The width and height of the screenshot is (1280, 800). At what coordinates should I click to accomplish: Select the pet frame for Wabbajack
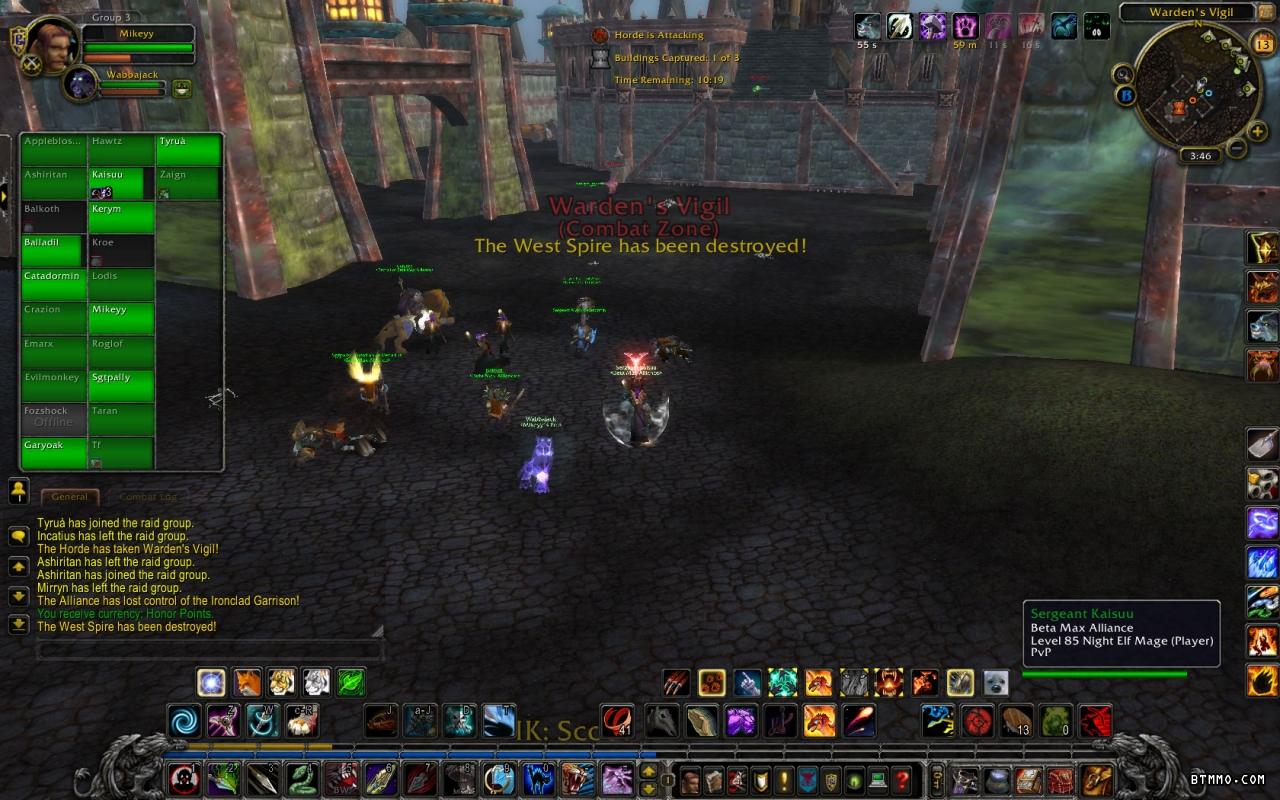click(x=80, y=84)
